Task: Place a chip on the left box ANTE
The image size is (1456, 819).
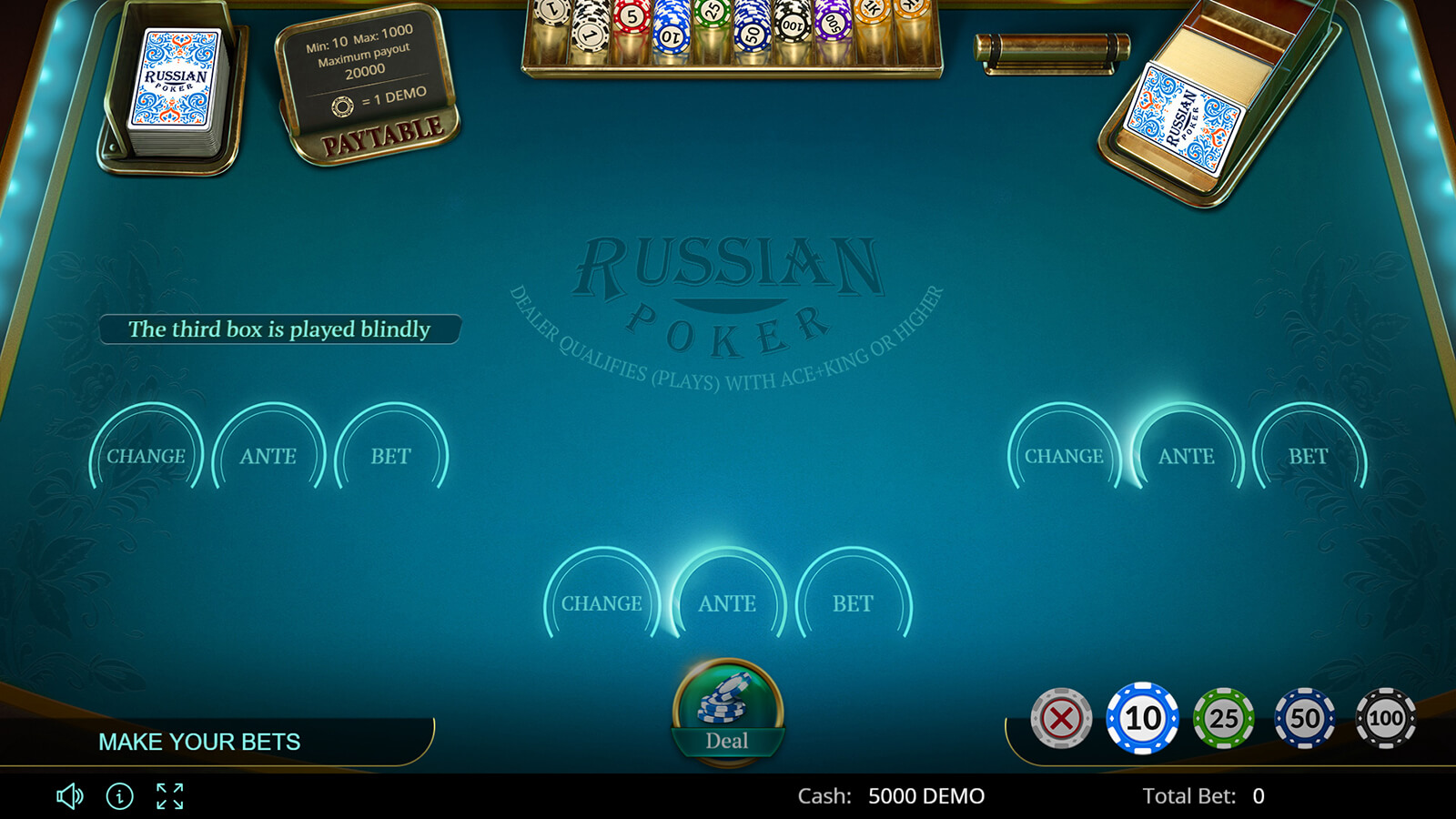Action: pyautogui.click(x=268, y=455)
